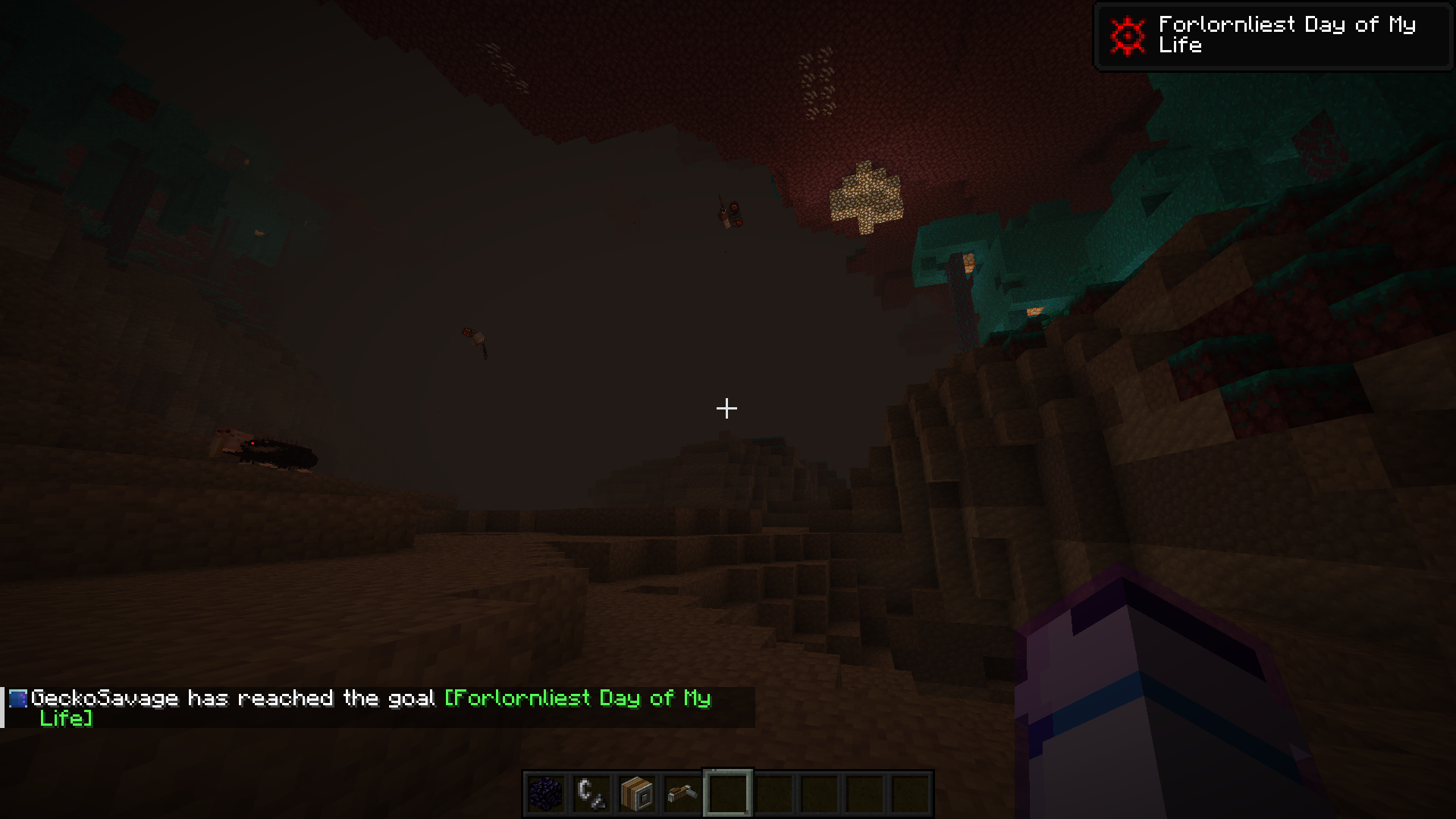
Task: Select the flint and steel in the hotbar
Action: pos(590,791)
